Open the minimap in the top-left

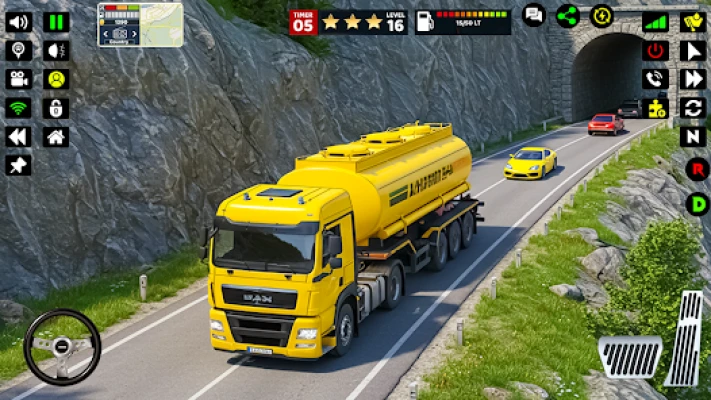click(140, 24)
